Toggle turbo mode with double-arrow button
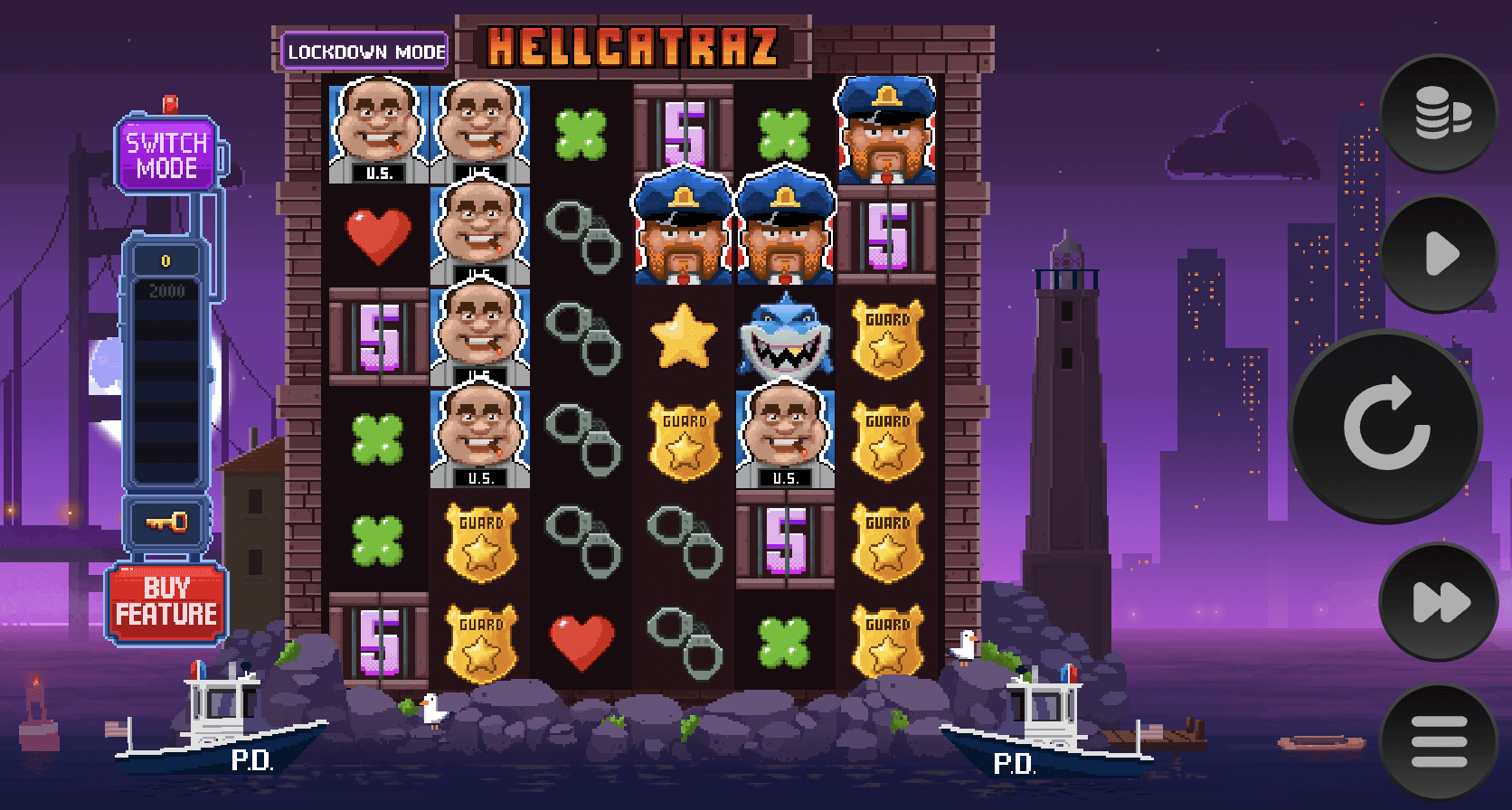This screenshot has height=810, width=1512. [1439, 602]
